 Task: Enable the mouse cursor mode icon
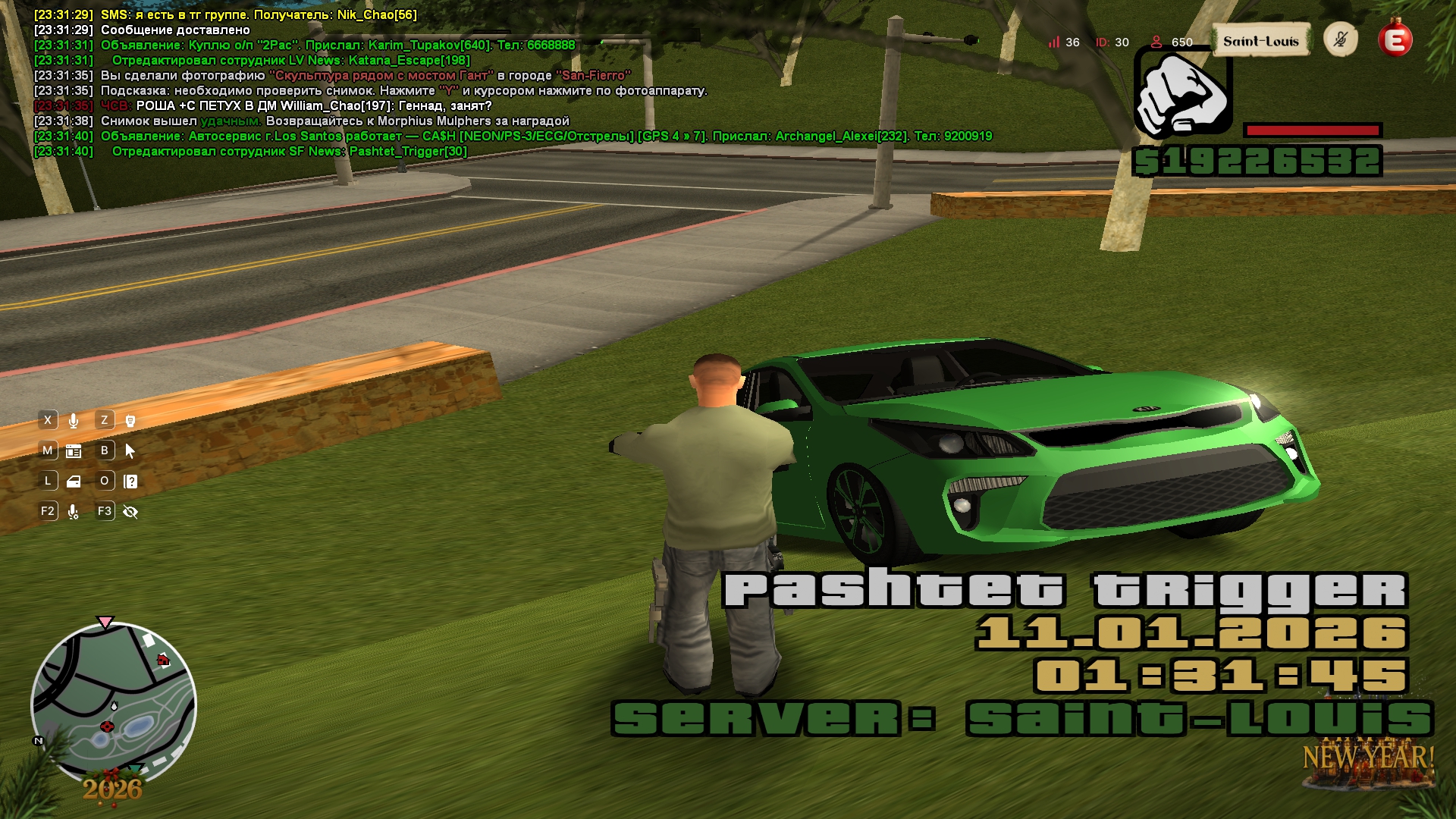[x=130, y=451]
